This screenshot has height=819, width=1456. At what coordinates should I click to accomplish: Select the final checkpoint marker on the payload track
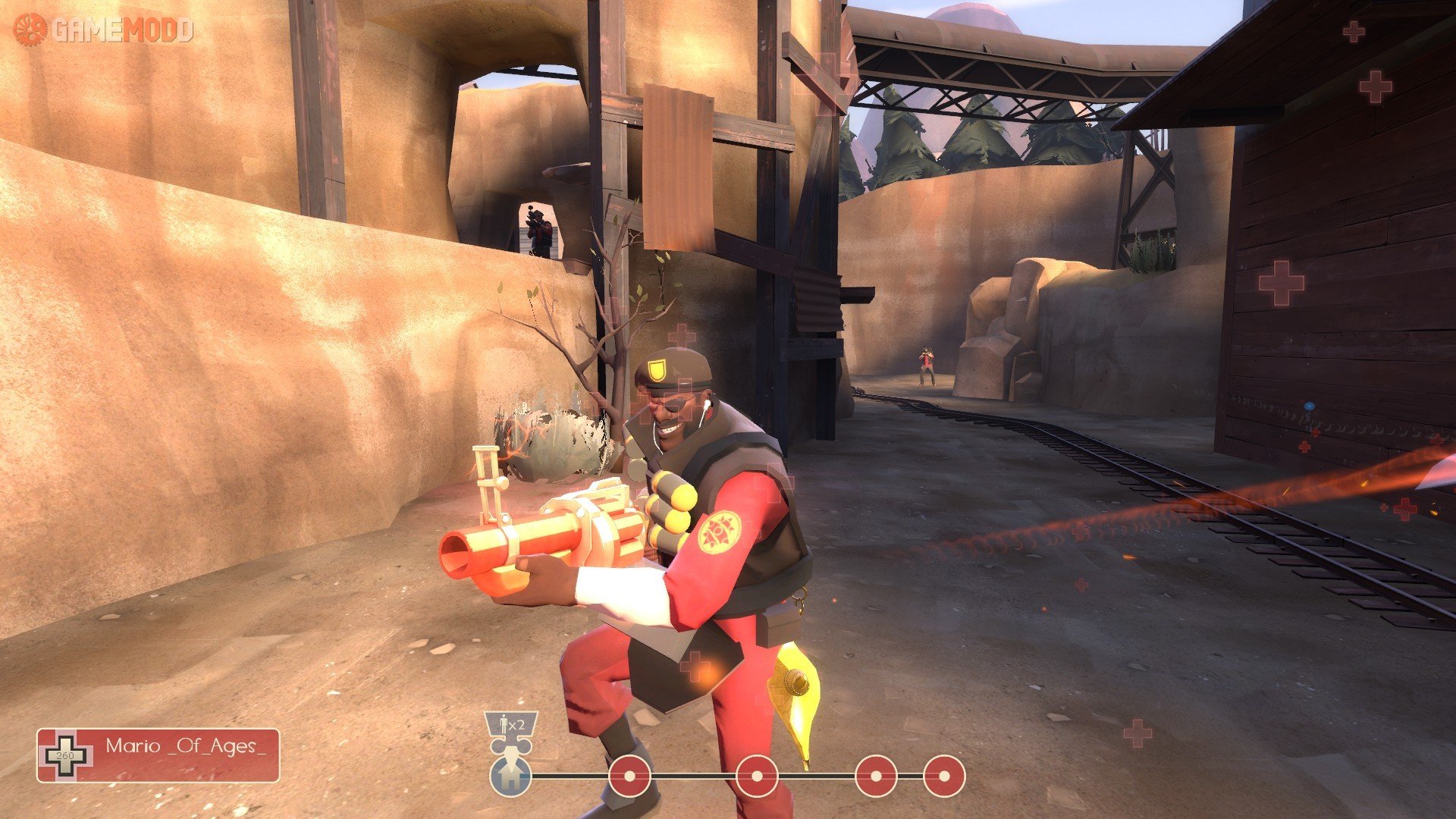pyautogui.click(x=943, y=776)
